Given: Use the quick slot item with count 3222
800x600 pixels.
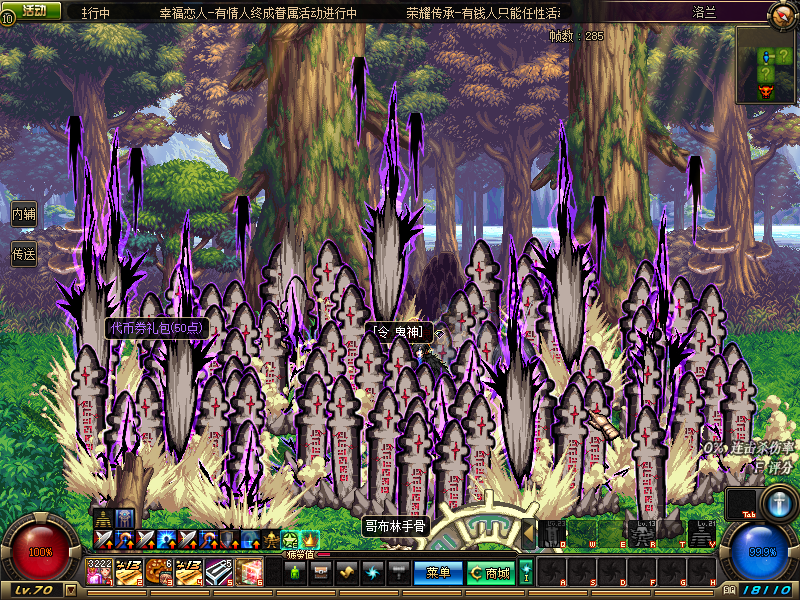Looking at the screenshot, I should pyautogui.click(x=101, y=571).
